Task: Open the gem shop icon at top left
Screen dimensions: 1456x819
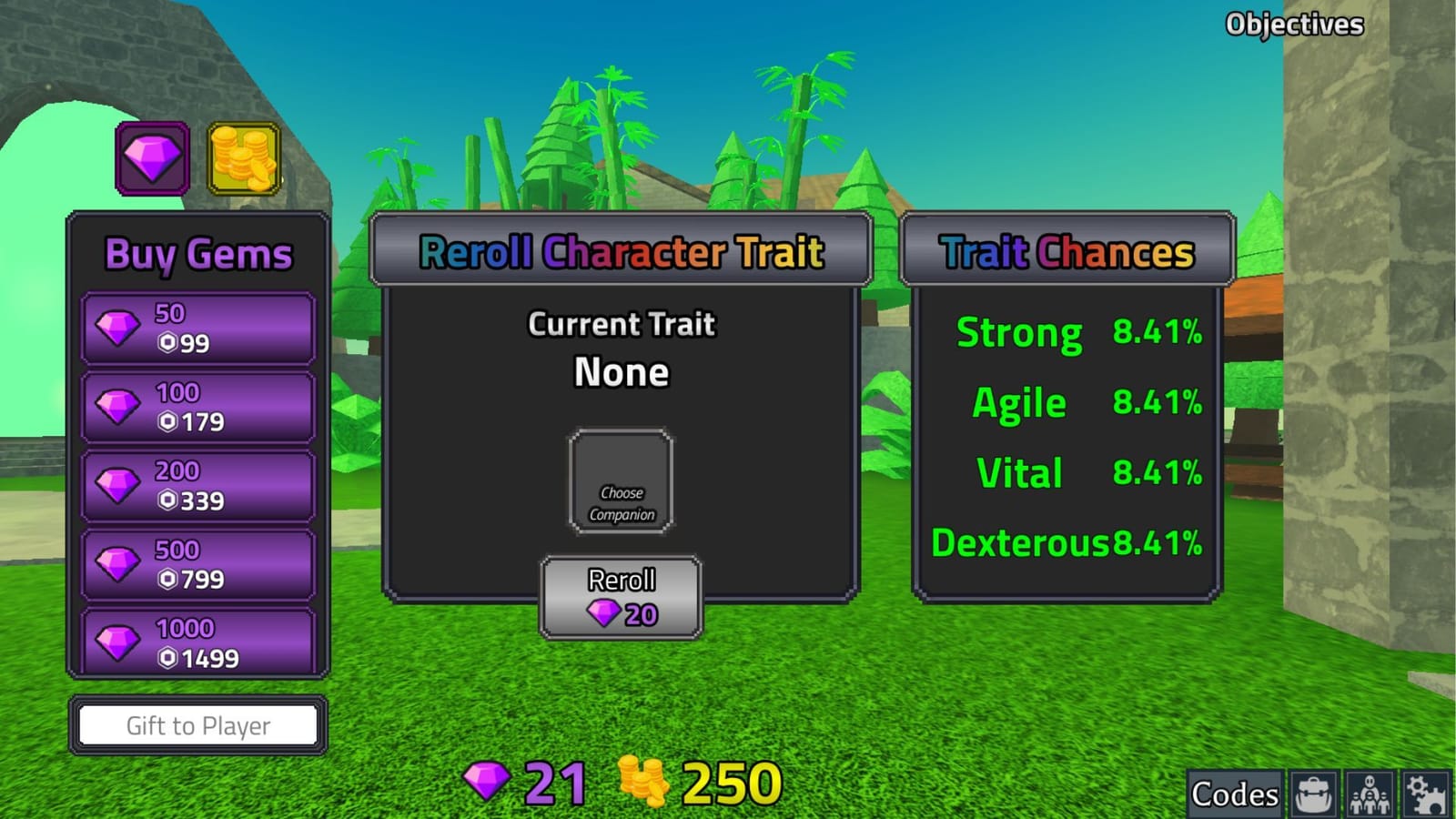Action: pyautogui.click(x=153, y=157)
